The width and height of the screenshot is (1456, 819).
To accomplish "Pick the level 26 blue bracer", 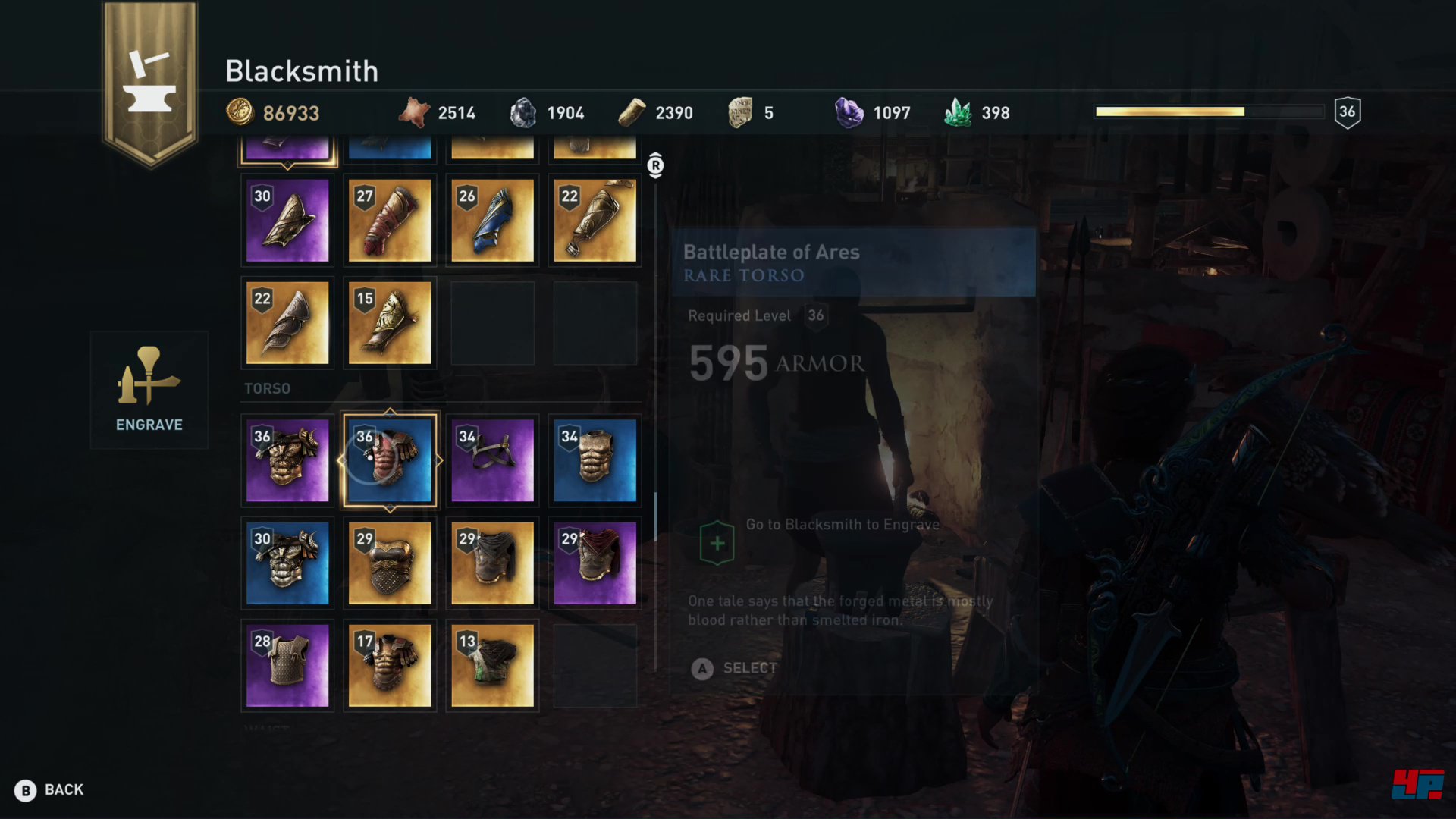I will (x=492, y=221).
